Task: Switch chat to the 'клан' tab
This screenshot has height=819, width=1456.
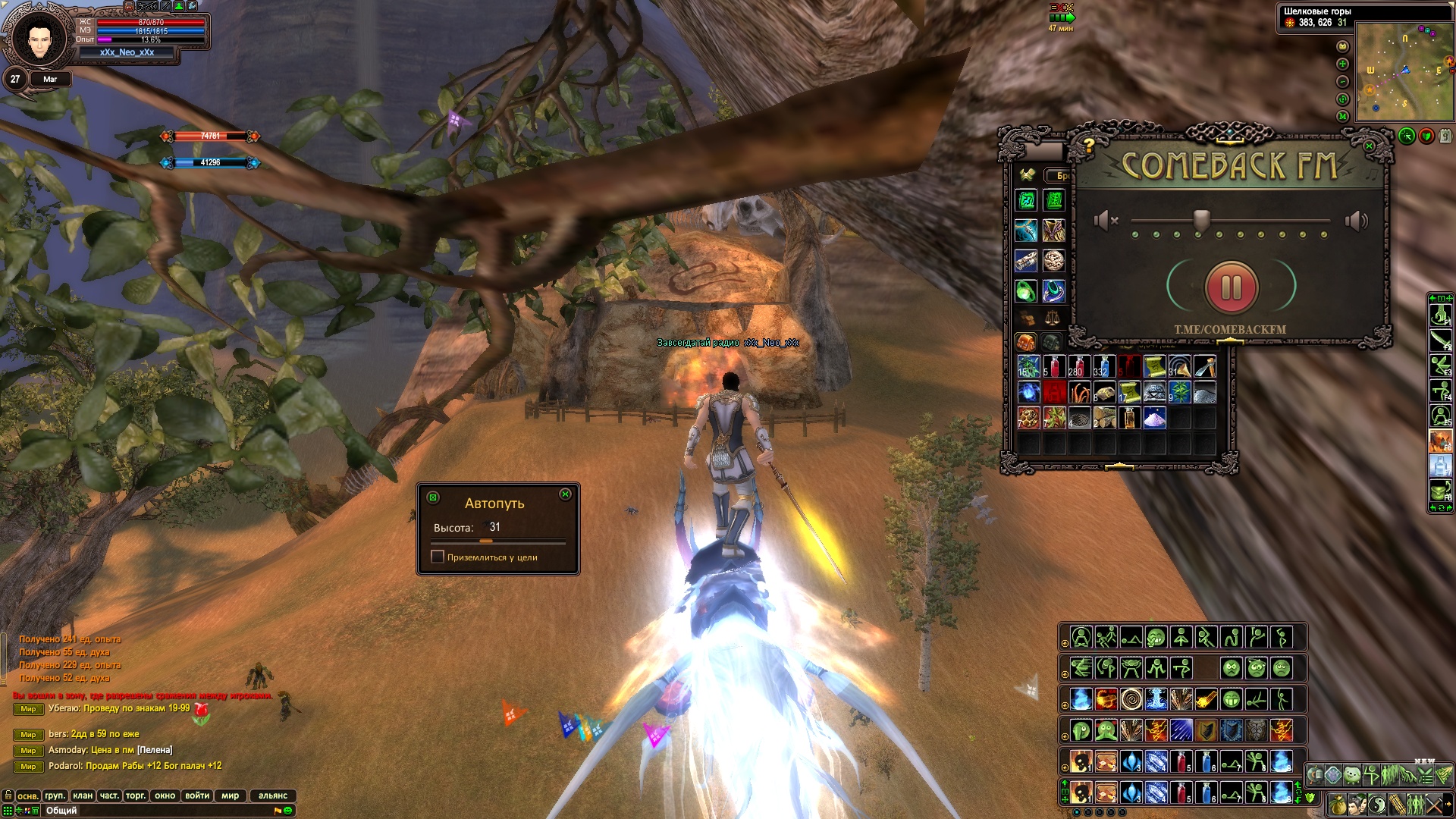Action: point(83,795)
